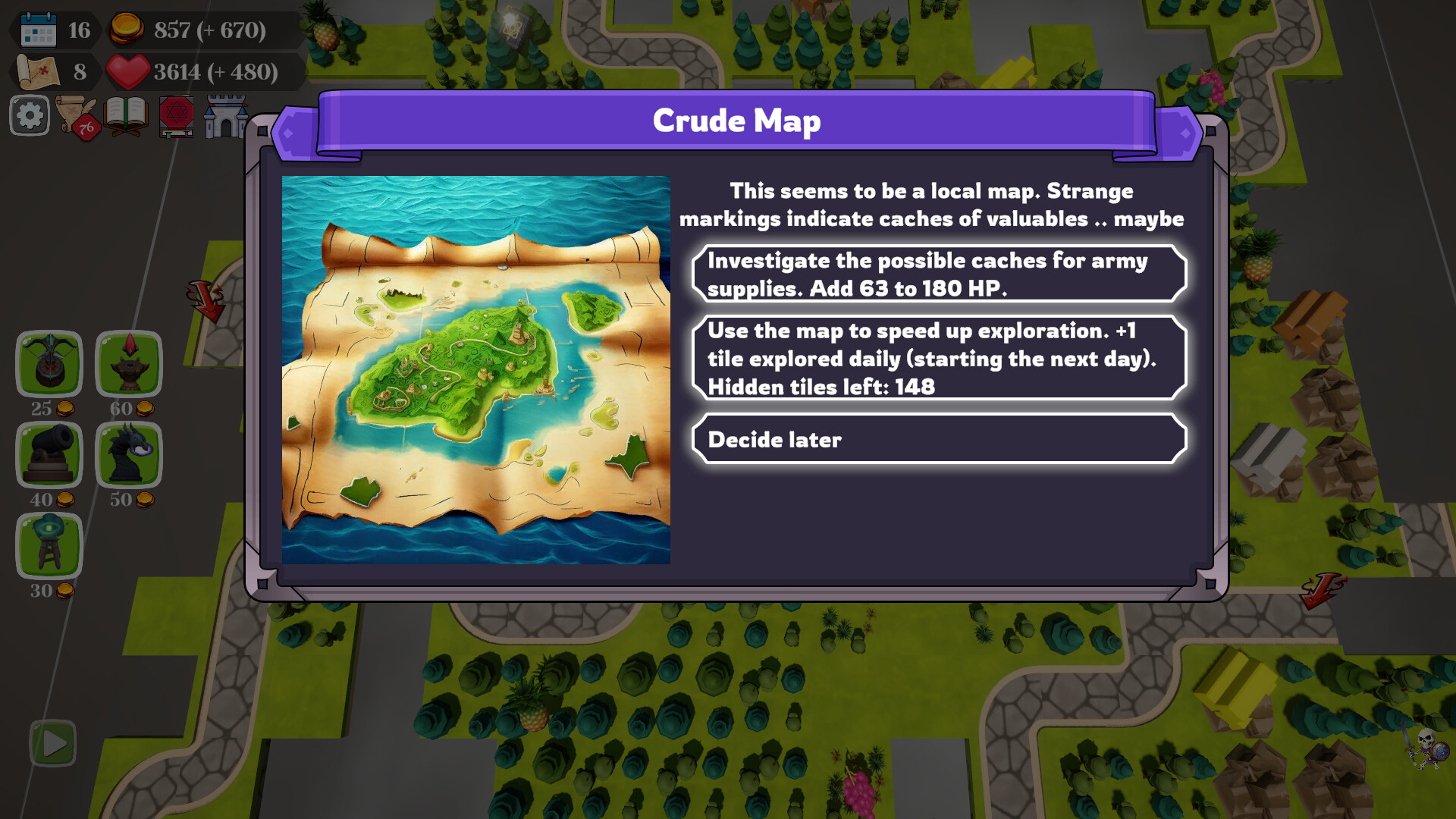Image resolution: width=1456 pixels, height=819 pixels.
Task: Click the island map illustration
Action: click(x=476, y=369)
